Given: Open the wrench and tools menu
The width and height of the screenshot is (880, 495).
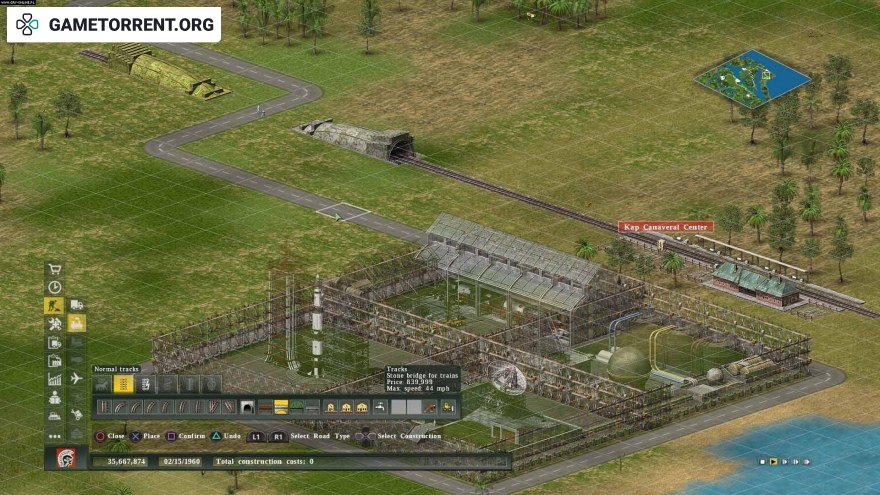Looking at the screenshot, I should coord(55,324).
